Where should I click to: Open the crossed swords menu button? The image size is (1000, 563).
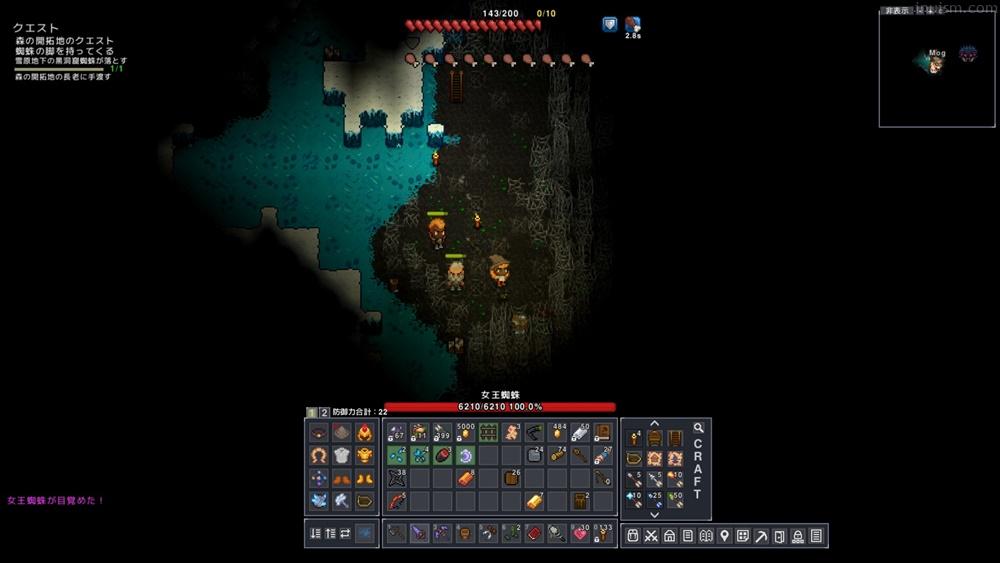[651, 536]
